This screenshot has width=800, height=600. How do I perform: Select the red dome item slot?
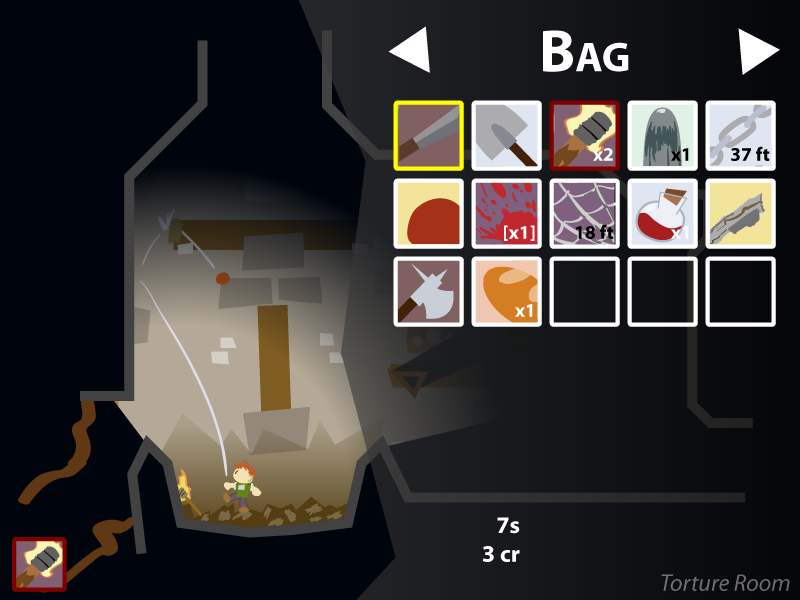[x=428, y=213]
